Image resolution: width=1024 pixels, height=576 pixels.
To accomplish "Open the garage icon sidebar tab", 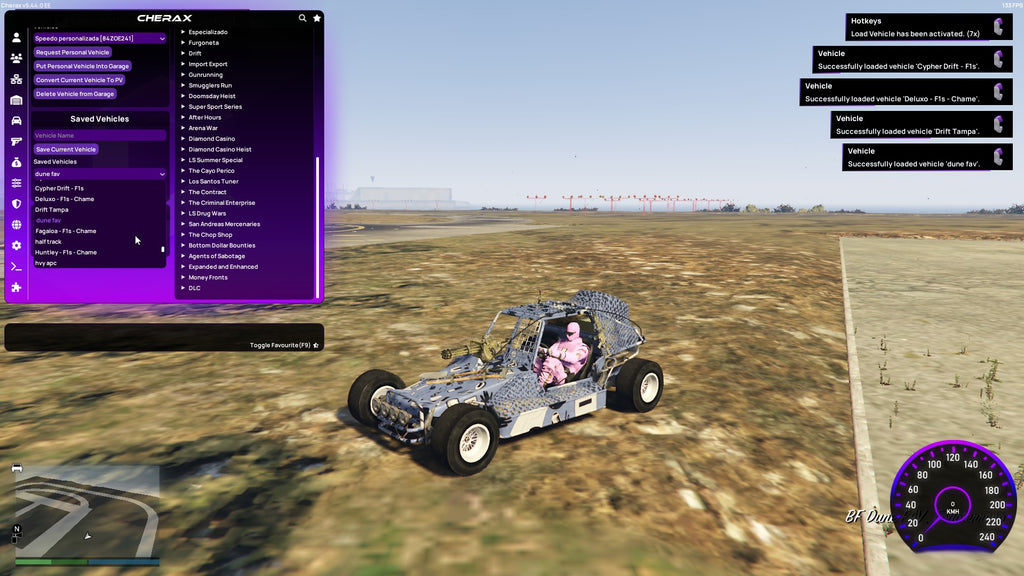I will click(x=16, y=100).
